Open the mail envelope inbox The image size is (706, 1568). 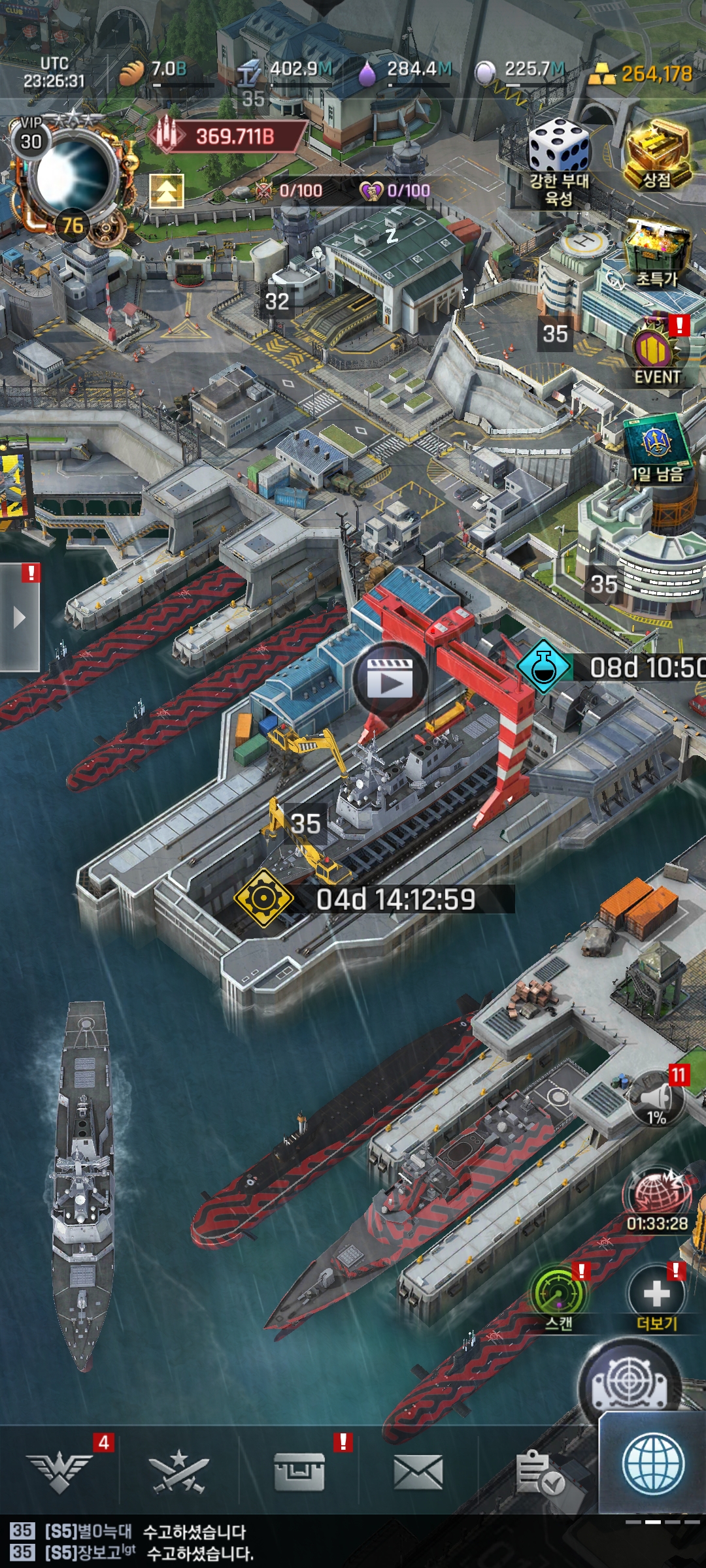pyautogui.click(x=418, y=1473)
